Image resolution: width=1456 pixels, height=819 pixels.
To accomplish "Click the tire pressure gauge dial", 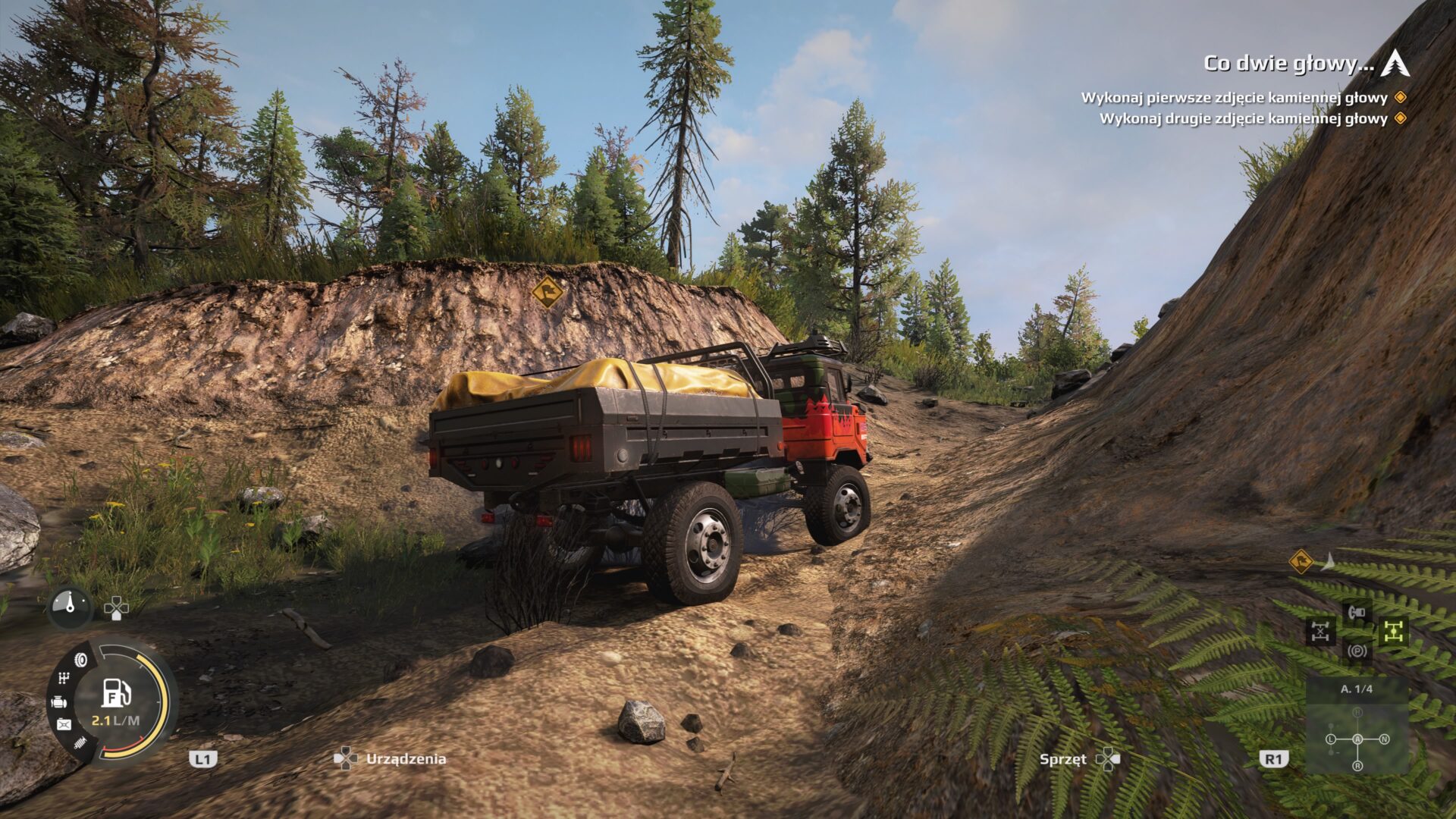I will [x=71, y=607].
